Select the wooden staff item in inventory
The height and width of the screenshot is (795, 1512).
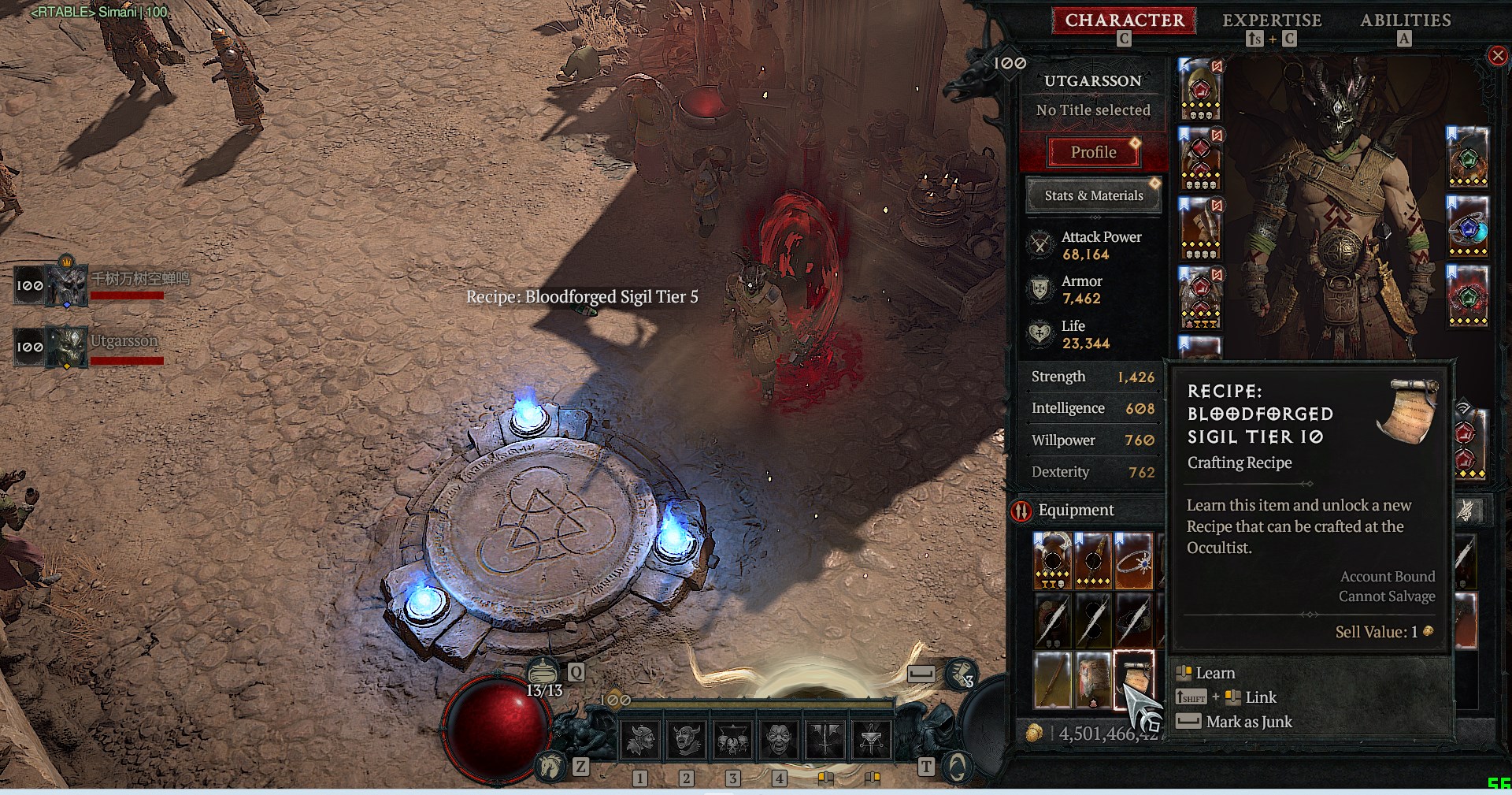(1053, 680)
